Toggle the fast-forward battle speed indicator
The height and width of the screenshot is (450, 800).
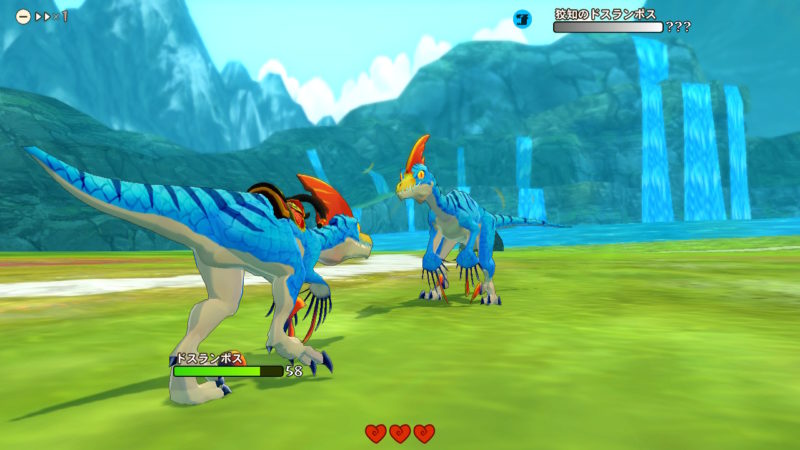[x=44, y=17]
